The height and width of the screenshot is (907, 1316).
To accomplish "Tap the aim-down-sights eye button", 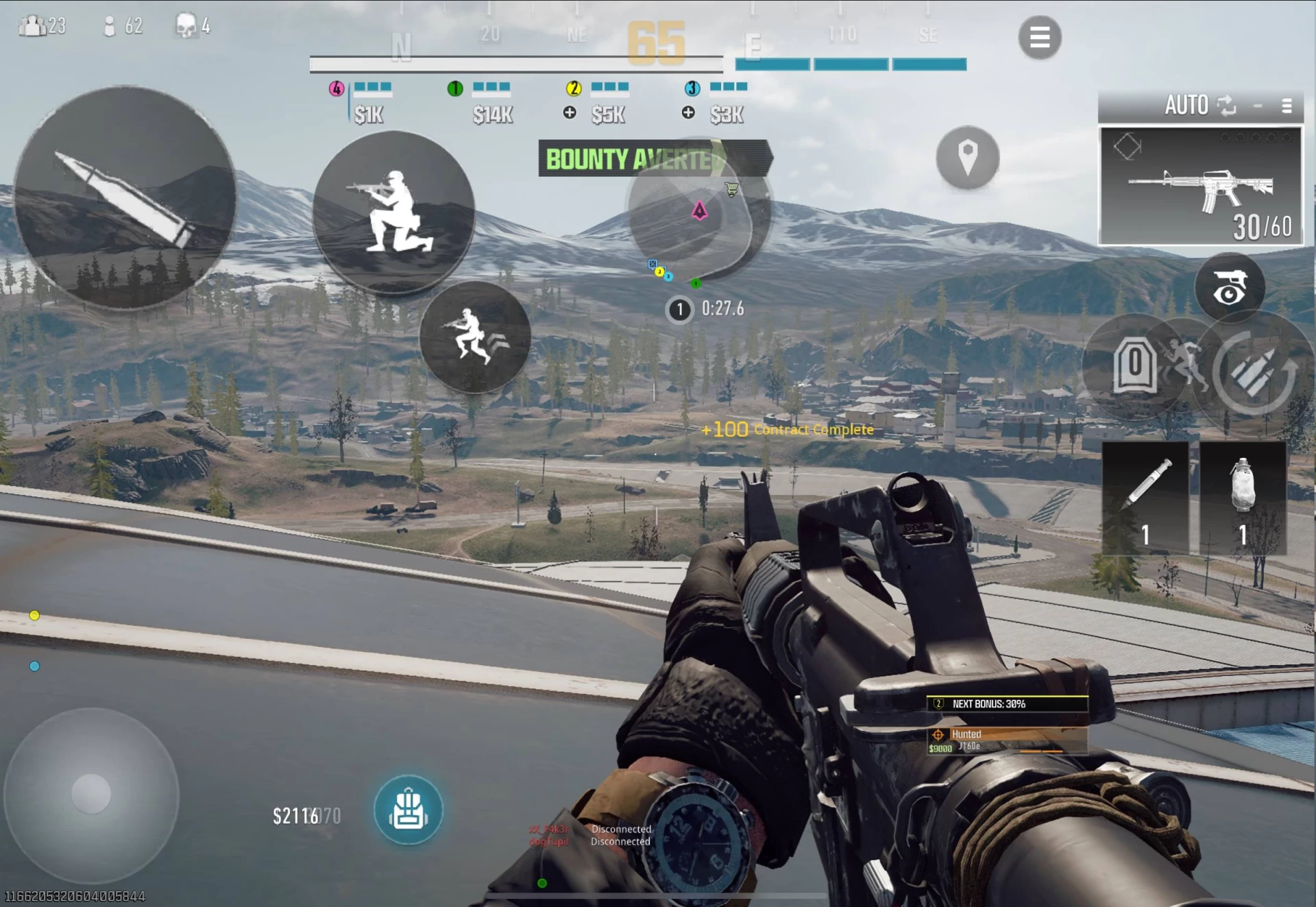I will click(x=1230, y=287).
